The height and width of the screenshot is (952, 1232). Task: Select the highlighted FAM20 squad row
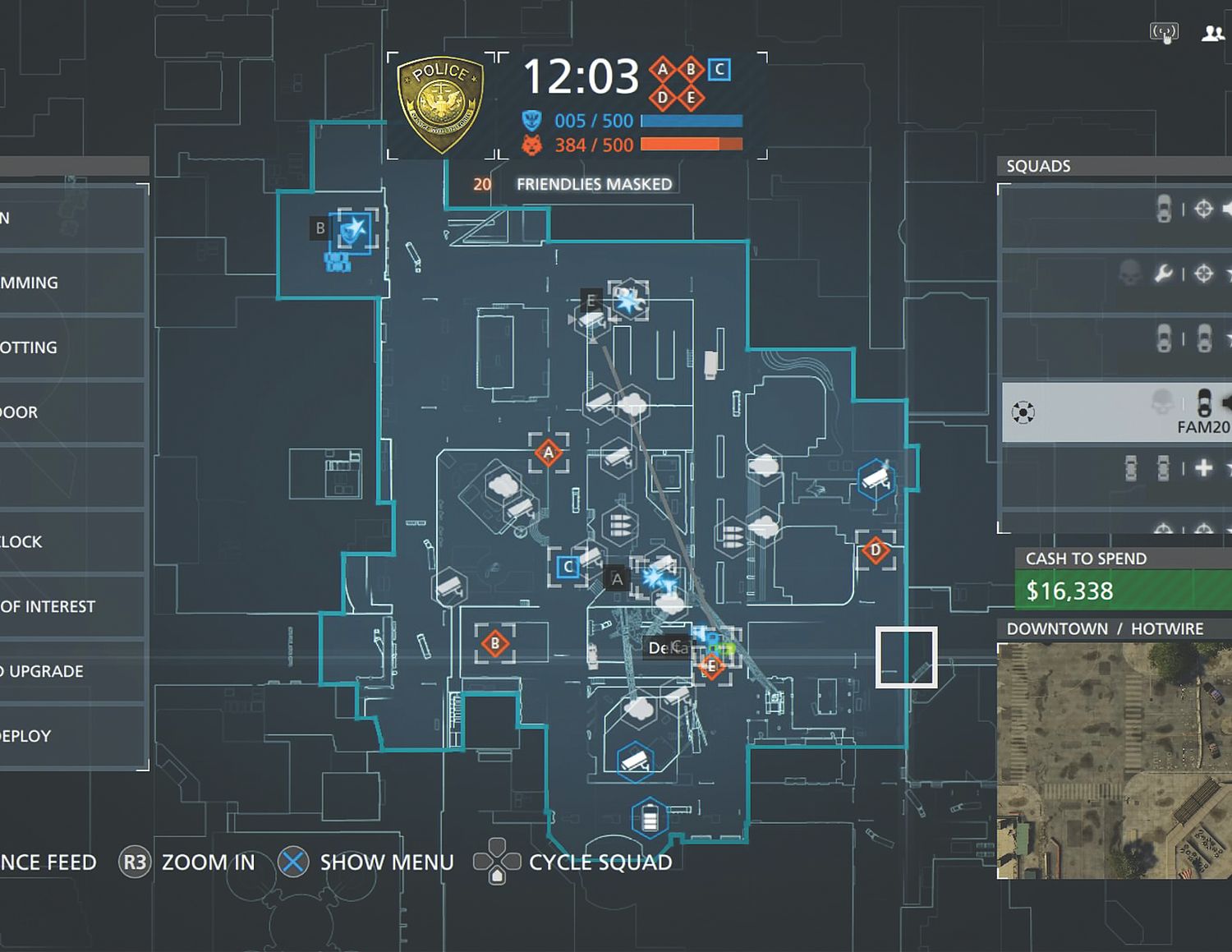1115,412
